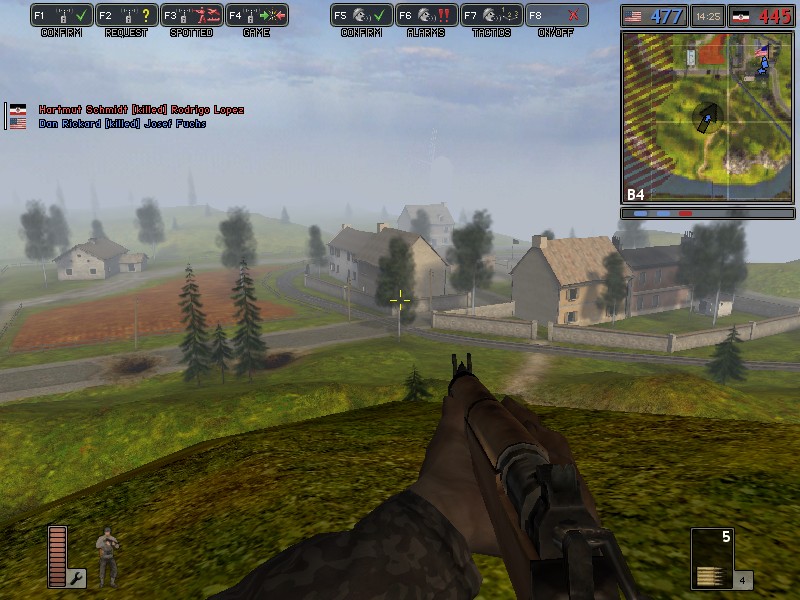Click the soldier stance icon

click(x=107, y=555)
